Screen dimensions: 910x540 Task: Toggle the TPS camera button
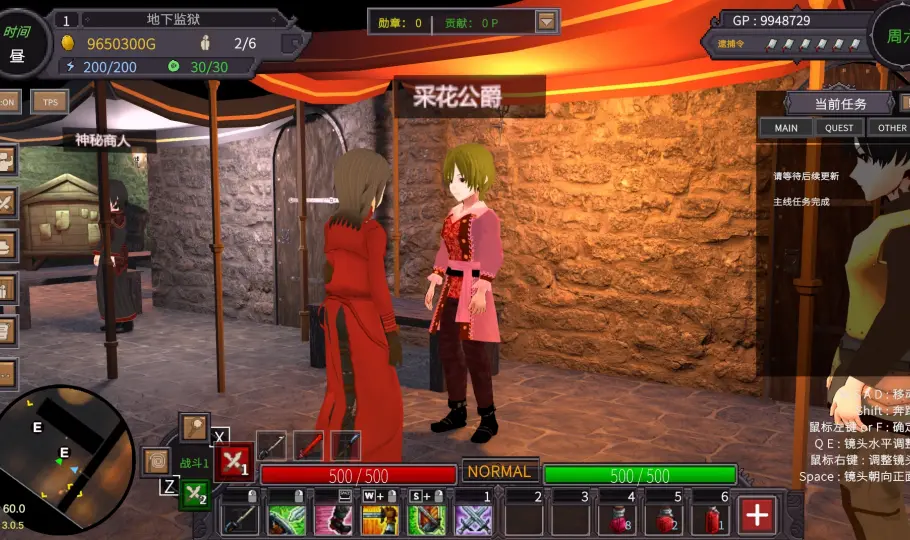pyautogui.click(x=48, y=101)
